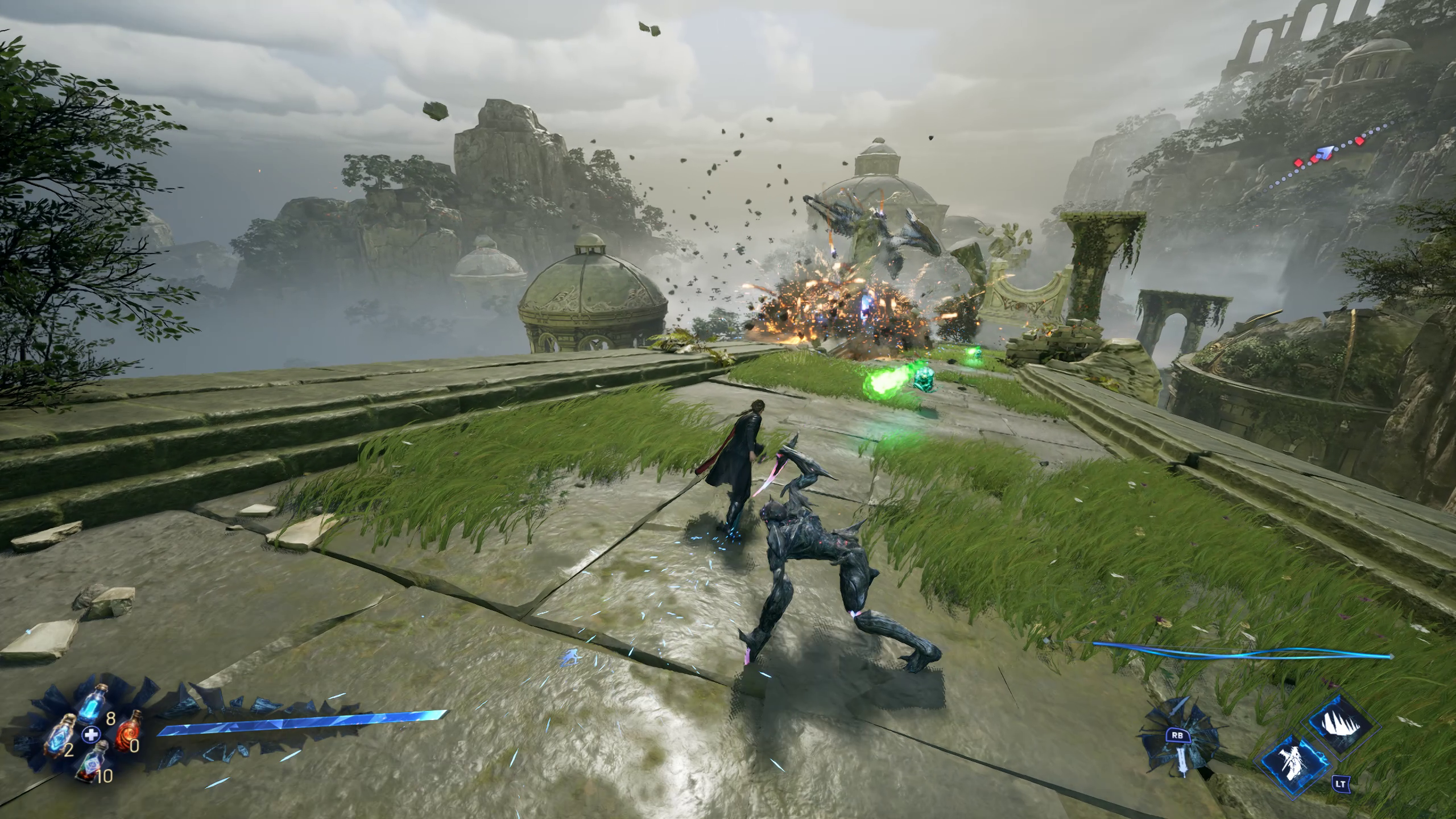Click the blue arrow on the path tracker

1326,152
